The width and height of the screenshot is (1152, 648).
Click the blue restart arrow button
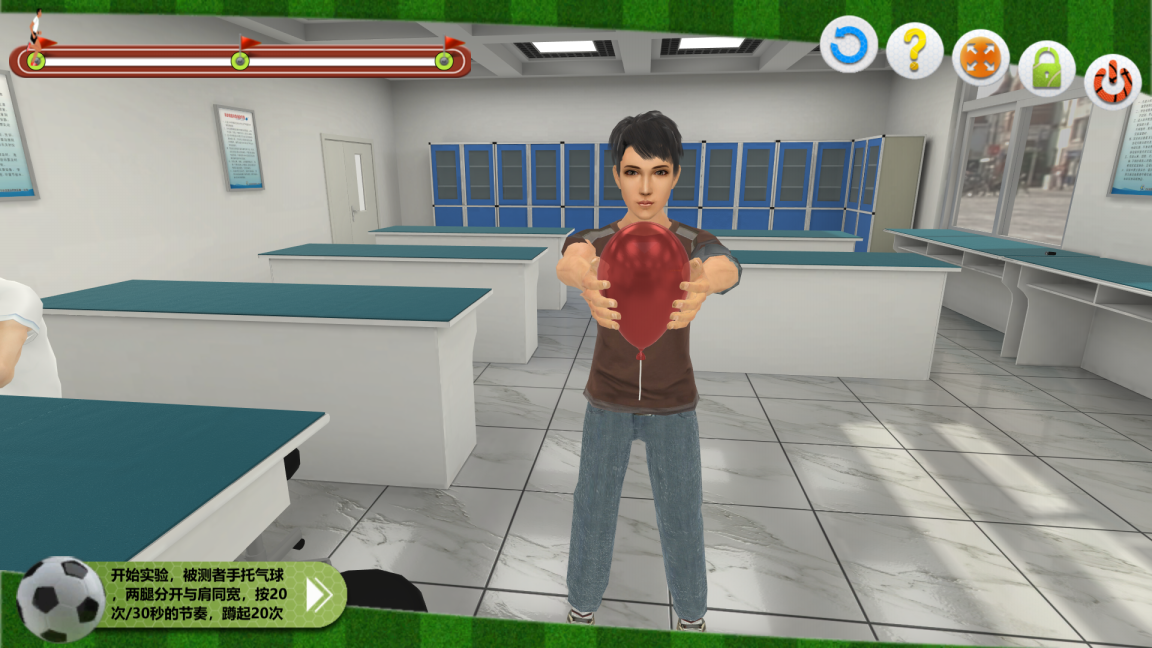[x=849, y=45]
